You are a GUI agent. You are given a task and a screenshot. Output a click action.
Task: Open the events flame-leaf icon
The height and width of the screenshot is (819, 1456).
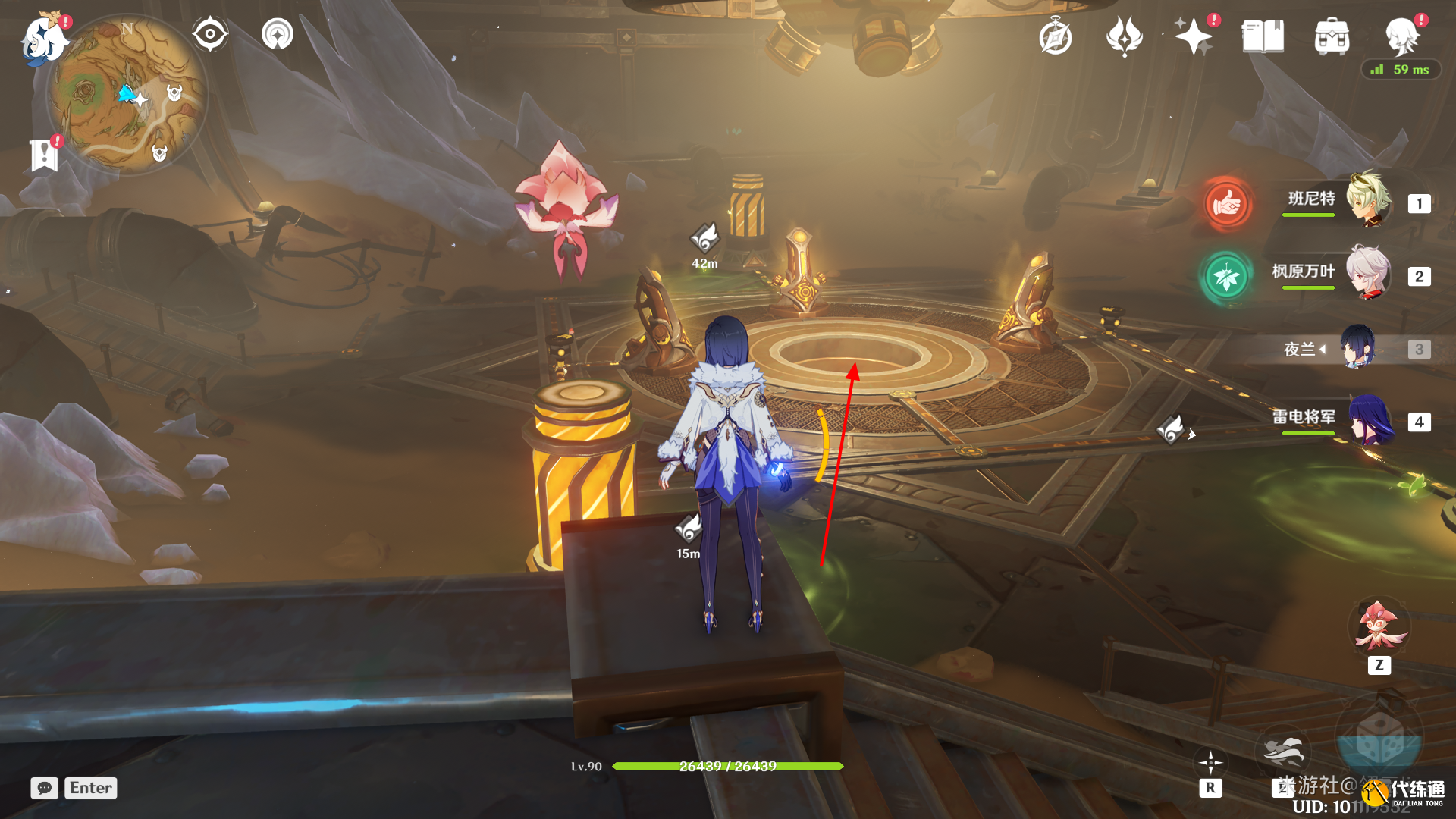click(x=1124, y=36)
